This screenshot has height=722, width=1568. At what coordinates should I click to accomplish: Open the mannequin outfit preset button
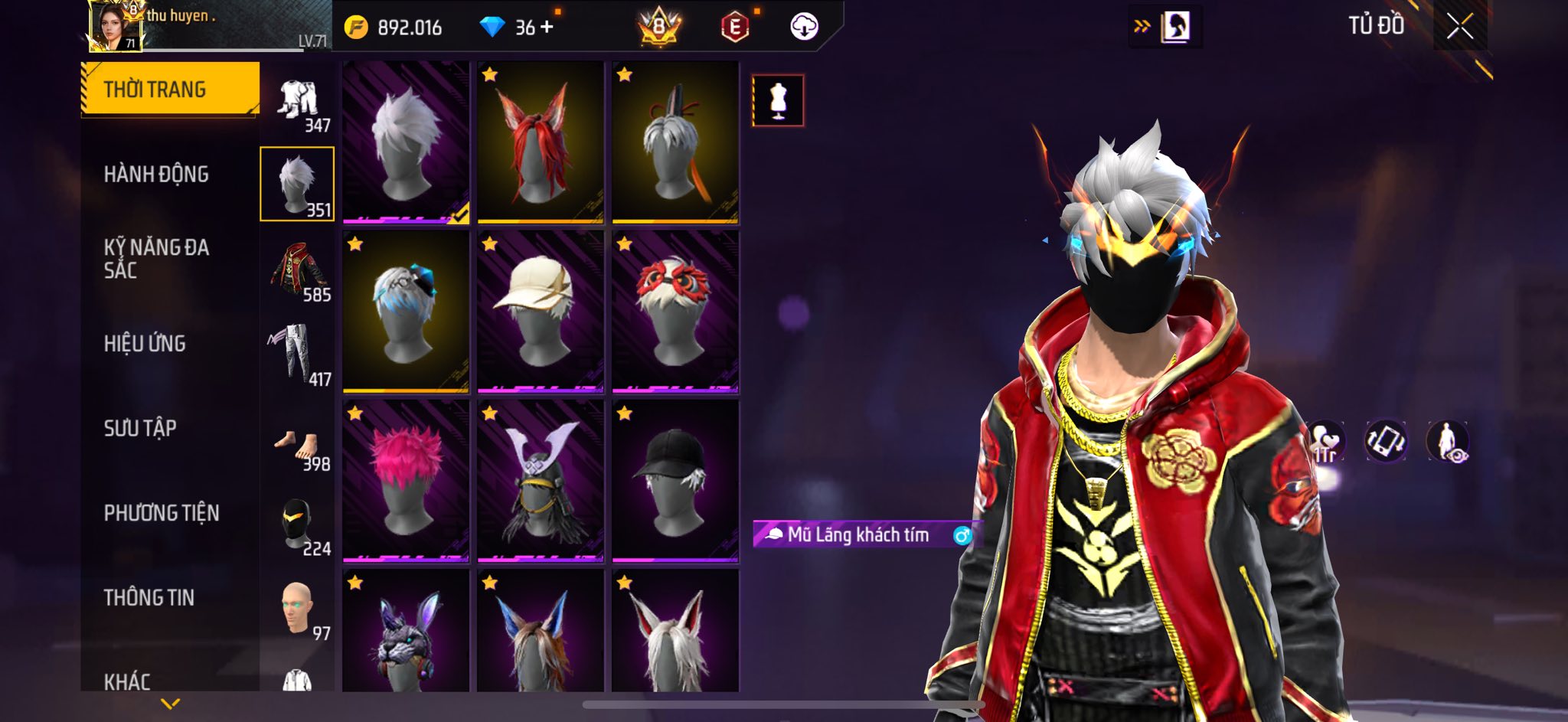click(x=778, y=100)
